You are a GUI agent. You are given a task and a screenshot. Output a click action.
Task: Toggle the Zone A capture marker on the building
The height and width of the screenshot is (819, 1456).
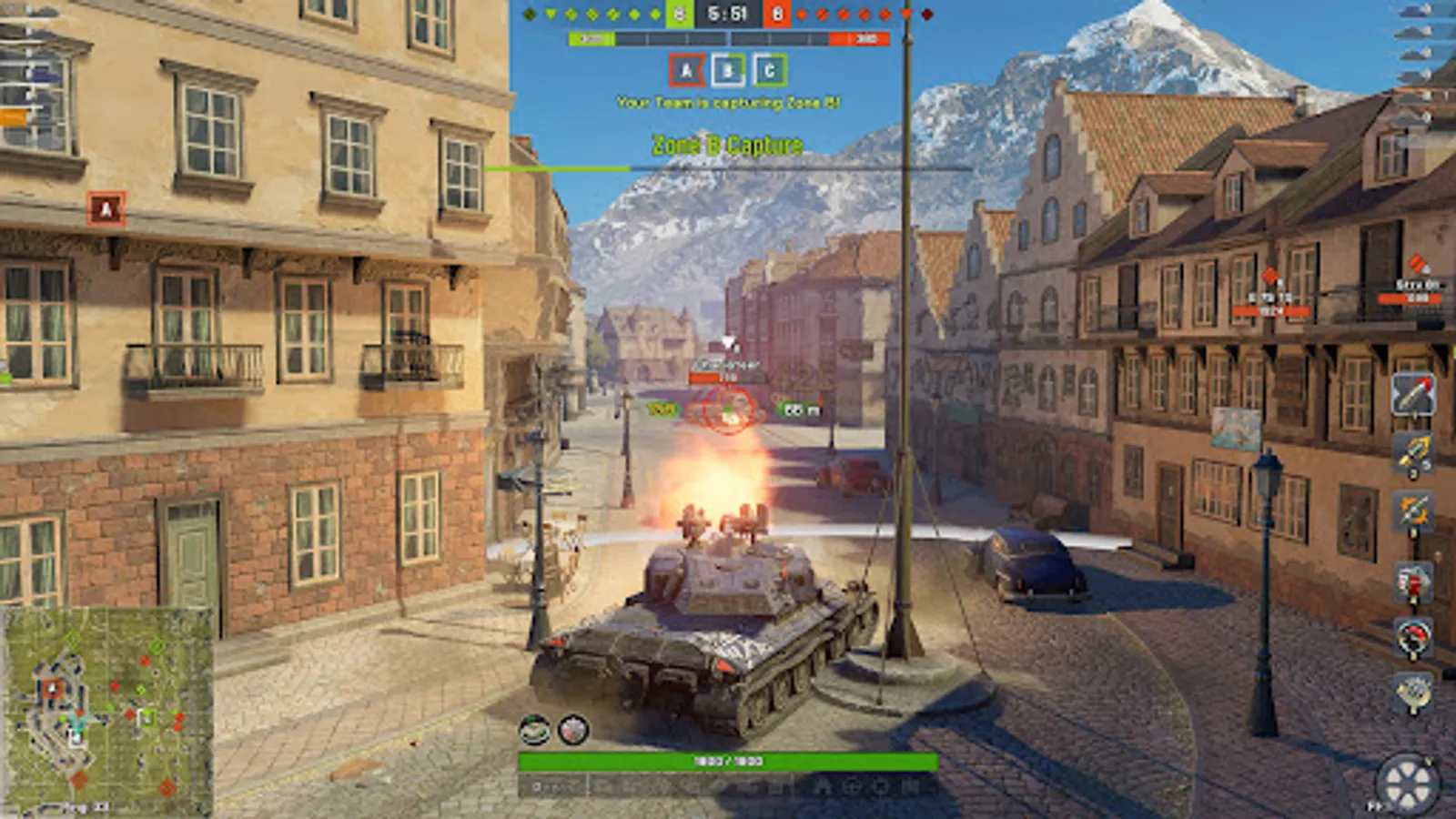point(106,207)
